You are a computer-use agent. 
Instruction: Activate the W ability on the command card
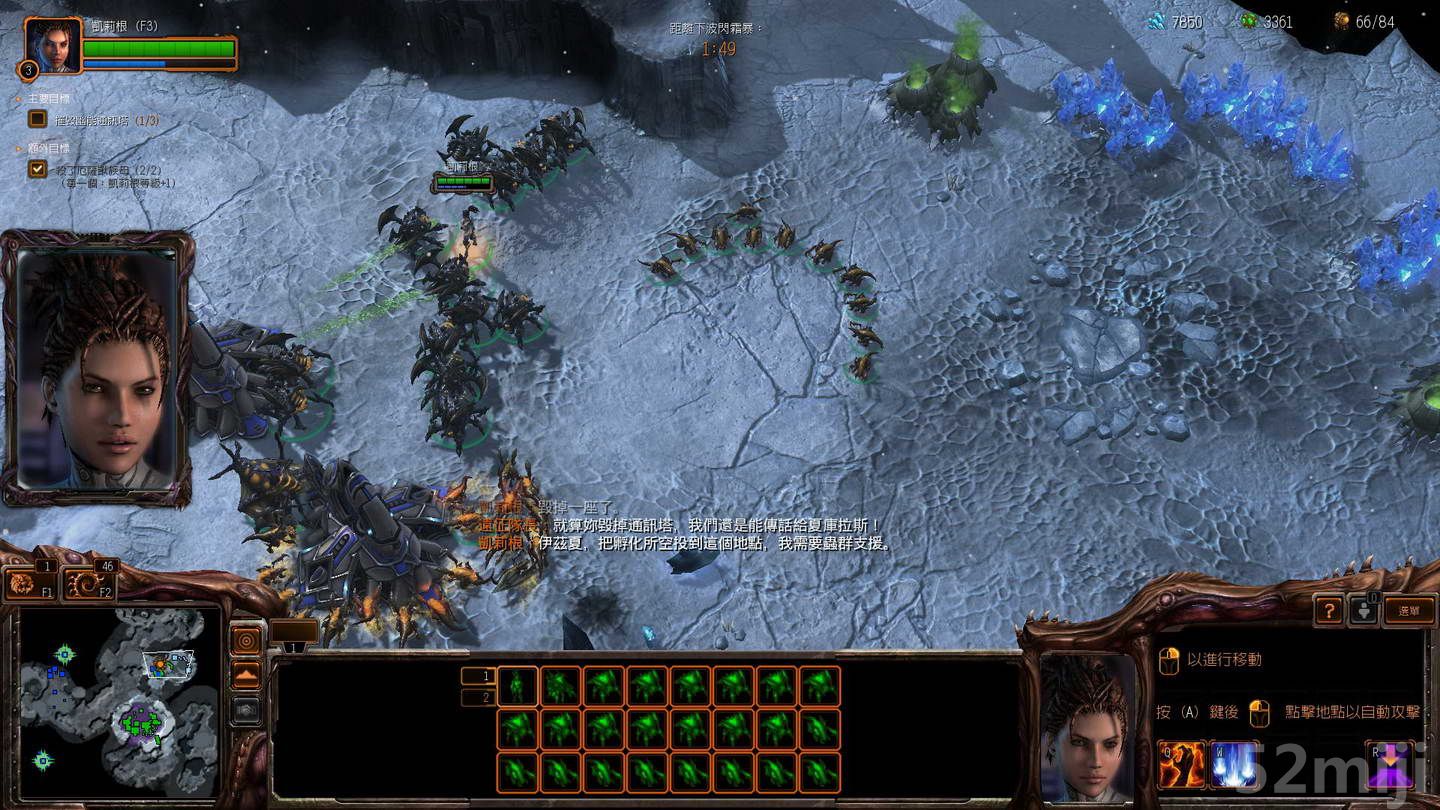point(1232,766)
